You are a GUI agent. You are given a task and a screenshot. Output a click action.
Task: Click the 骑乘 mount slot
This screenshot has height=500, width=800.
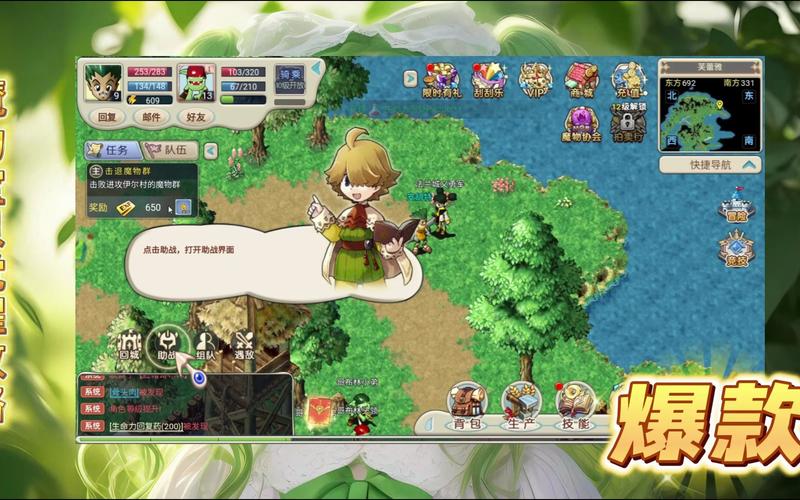click(290, 81)
